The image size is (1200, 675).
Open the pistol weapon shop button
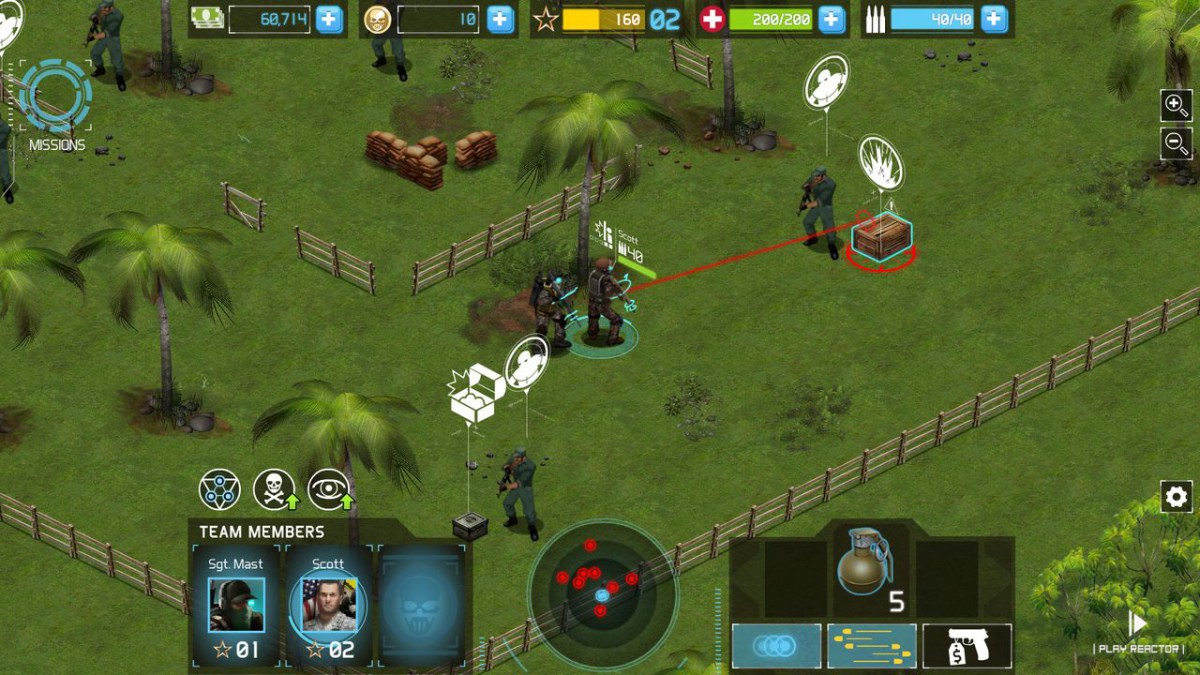[966, 646]
